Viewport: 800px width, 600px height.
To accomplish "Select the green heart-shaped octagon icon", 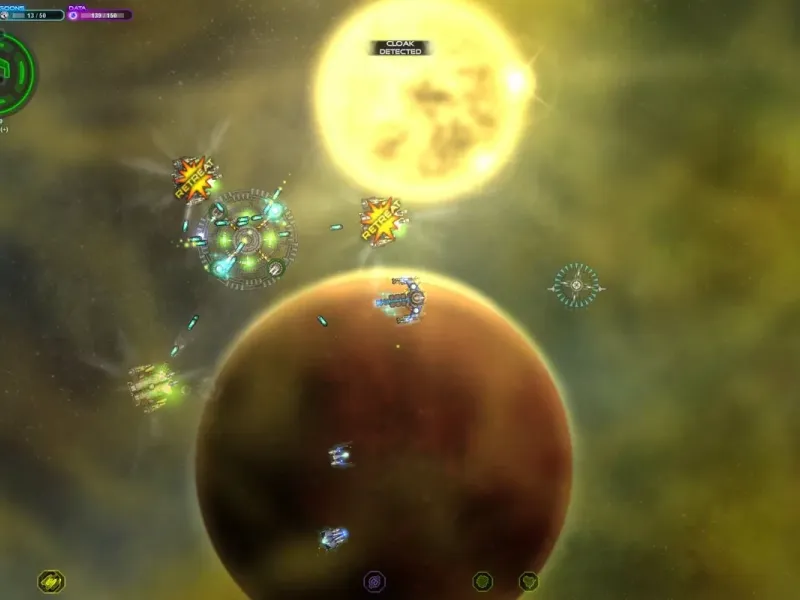I will click(528, 581).
